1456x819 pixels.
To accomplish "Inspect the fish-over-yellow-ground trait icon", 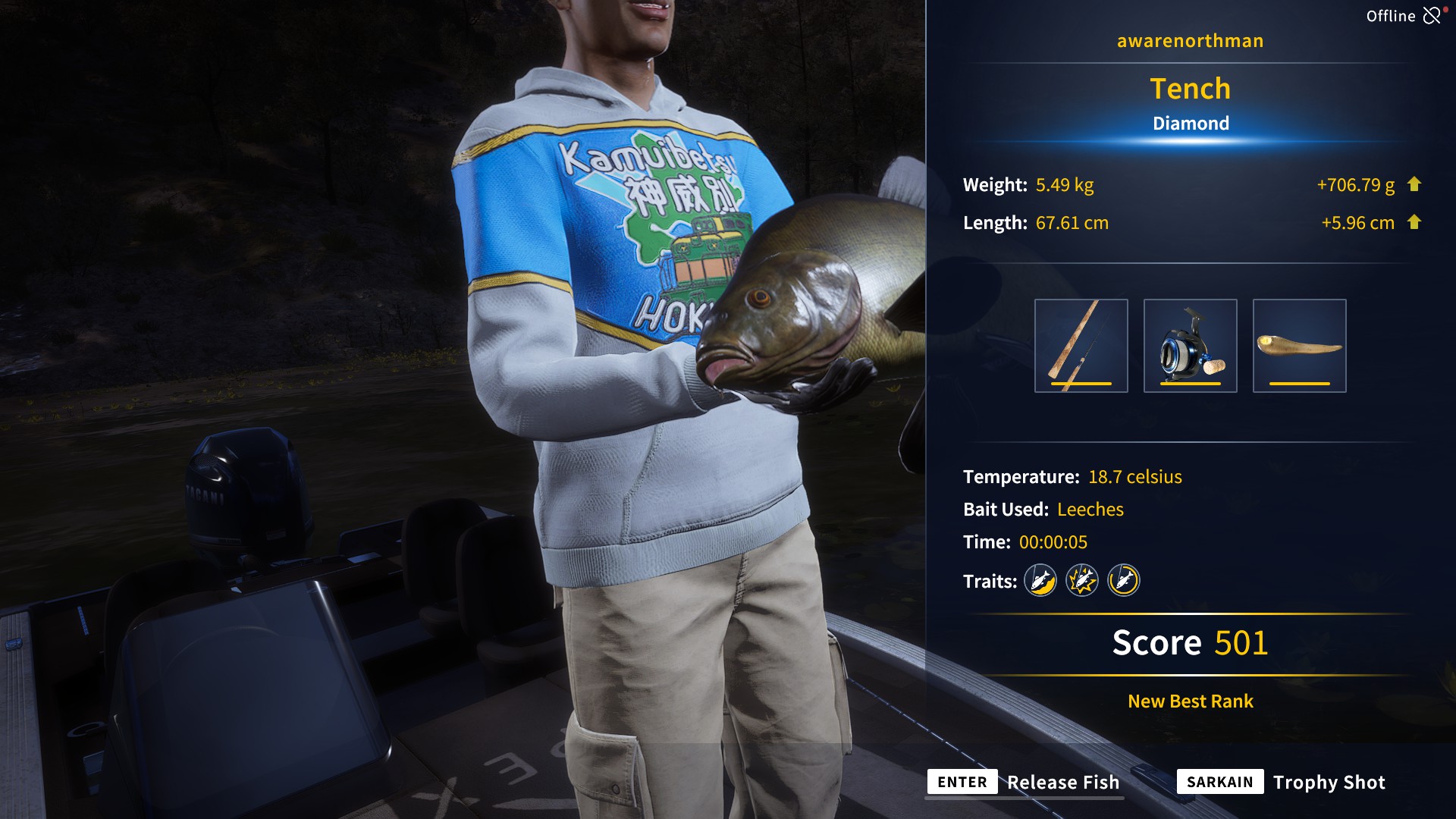I will pos(1040,581).
